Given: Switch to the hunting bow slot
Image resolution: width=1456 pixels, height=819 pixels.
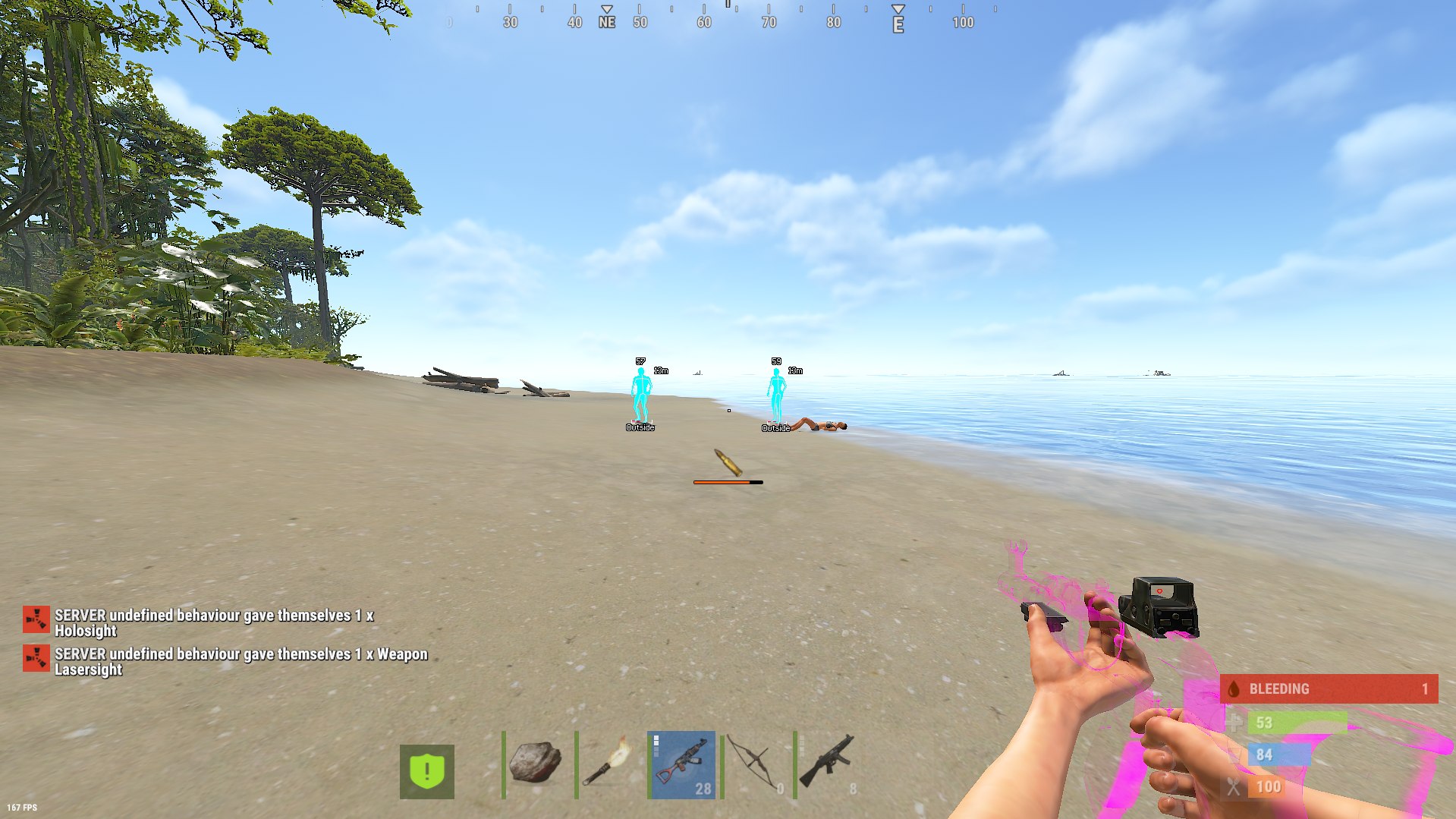Looking at the screenshot, I should tap(755, 764).
